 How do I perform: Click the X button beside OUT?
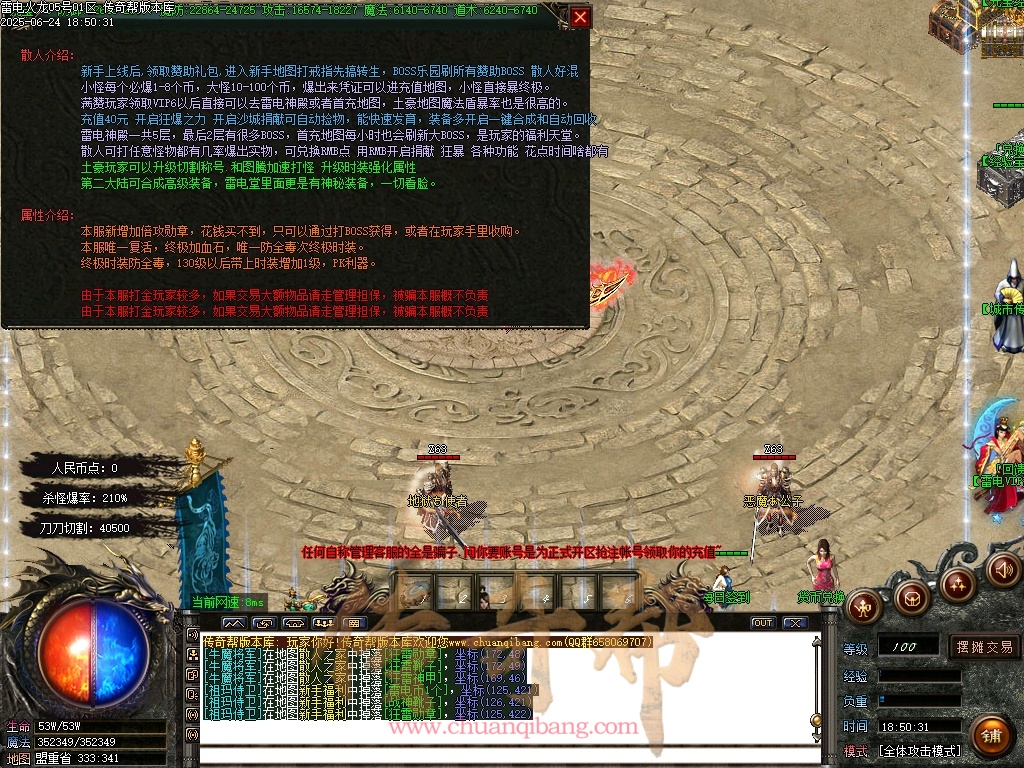point(795,623)
